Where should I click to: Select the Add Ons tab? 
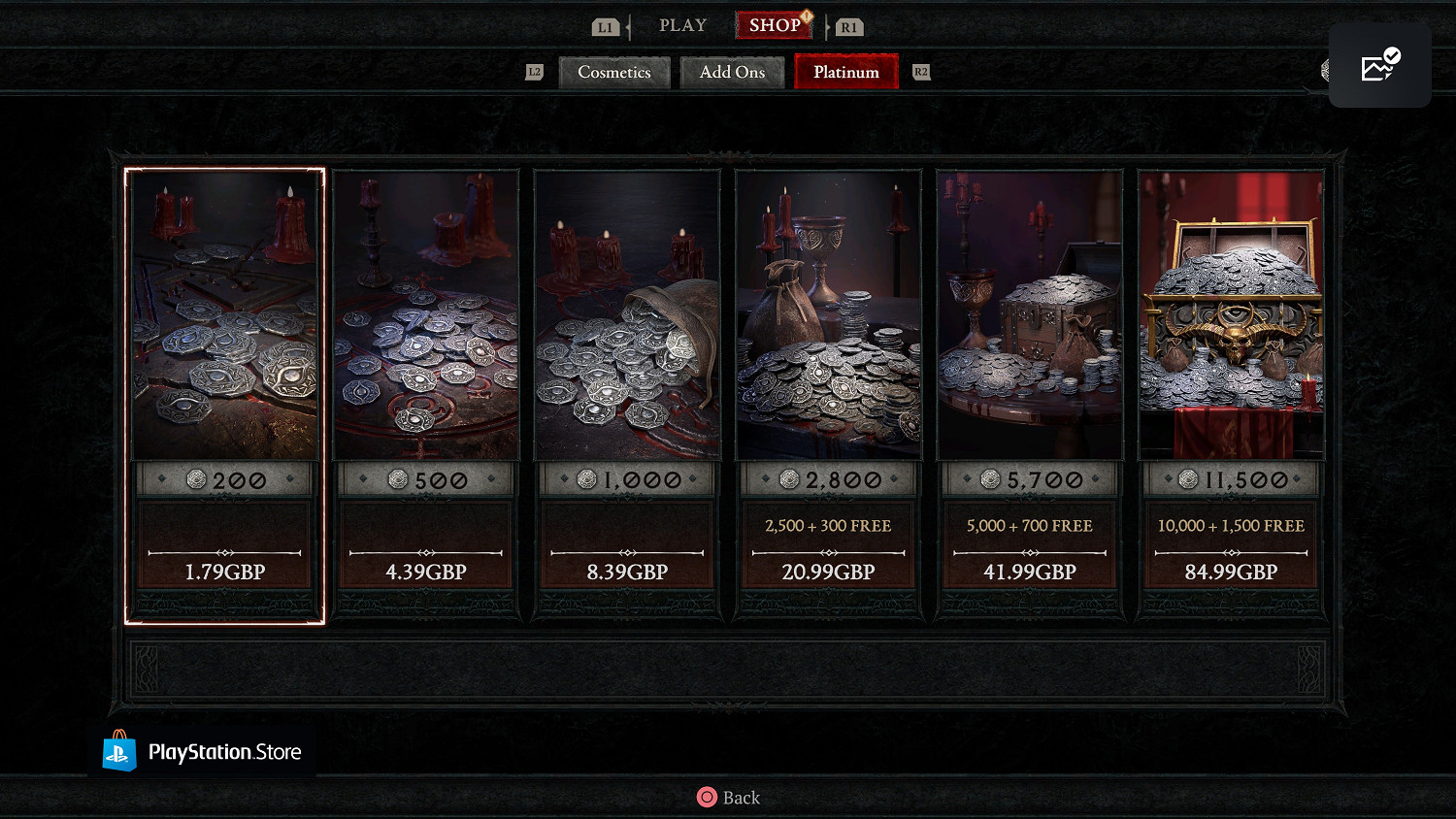(x=732, y=72)
